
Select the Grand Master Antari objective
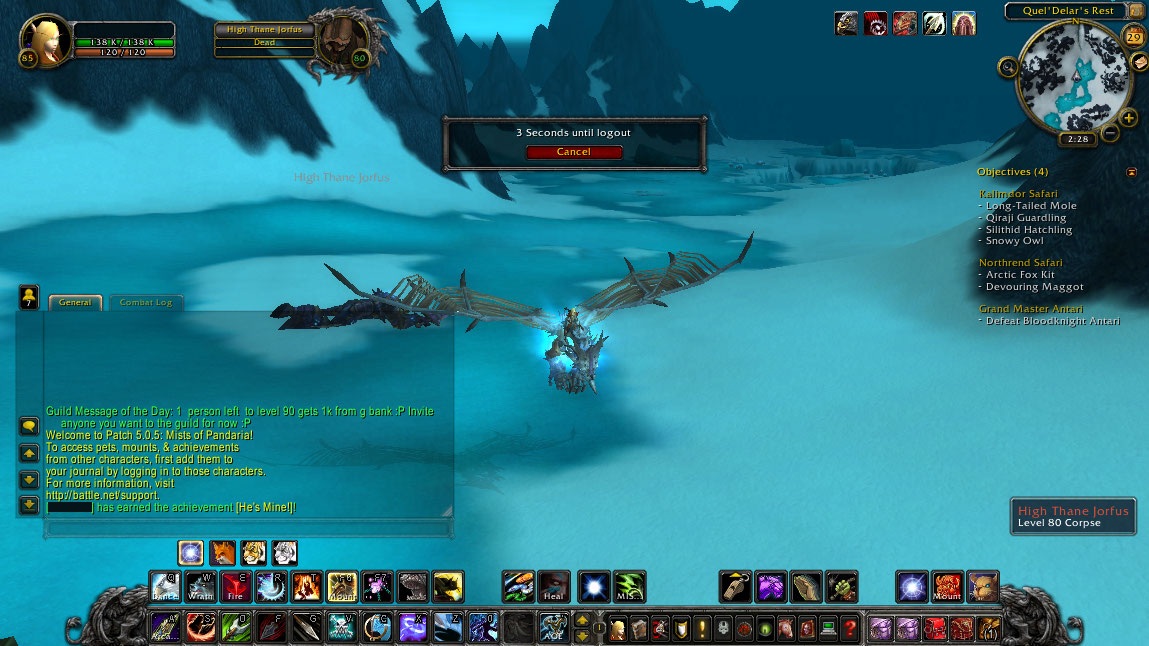point(1031,309)
